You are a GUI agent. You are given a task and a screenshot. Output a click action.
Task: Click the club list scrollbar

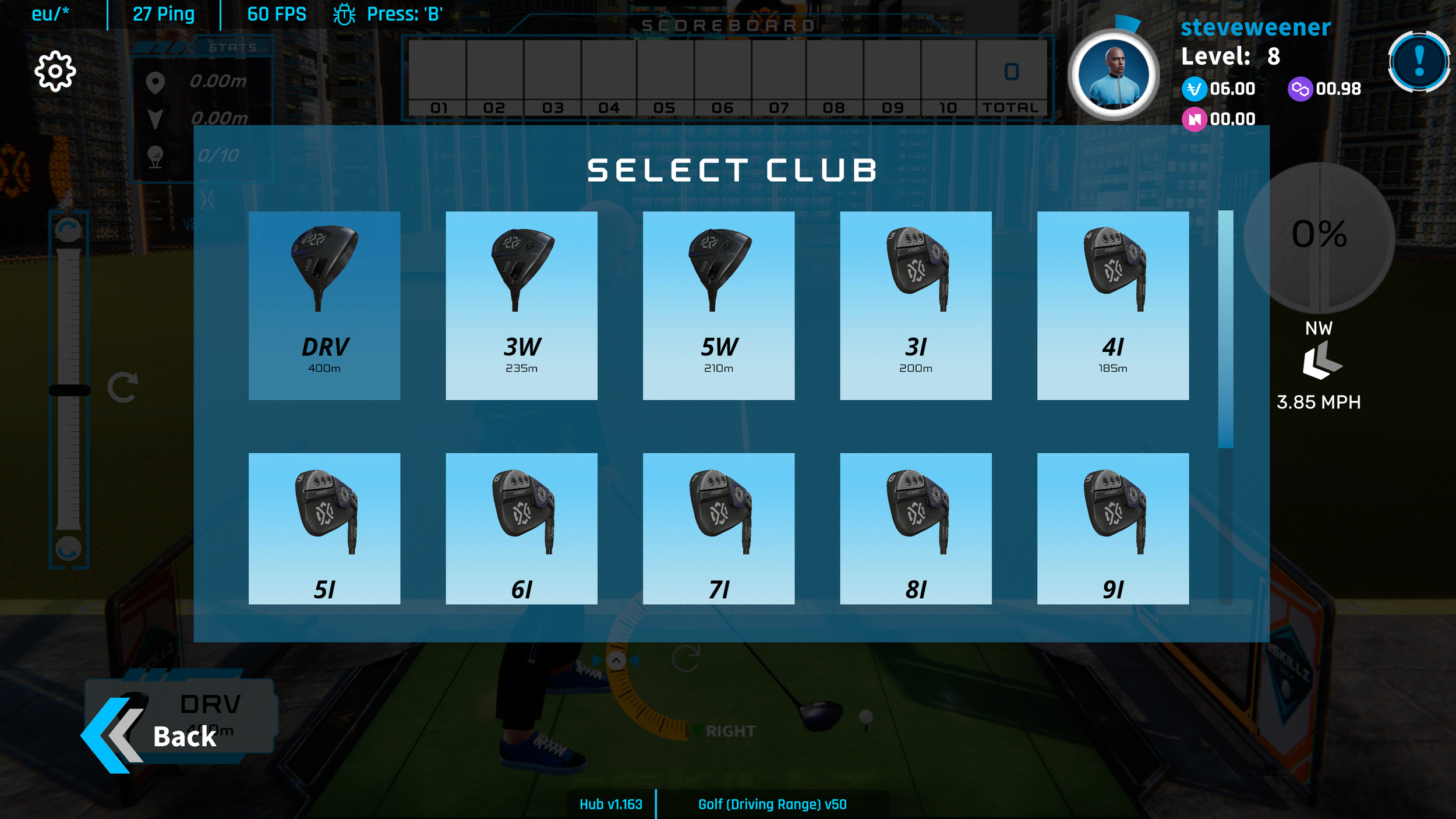tap(1225, 329)
